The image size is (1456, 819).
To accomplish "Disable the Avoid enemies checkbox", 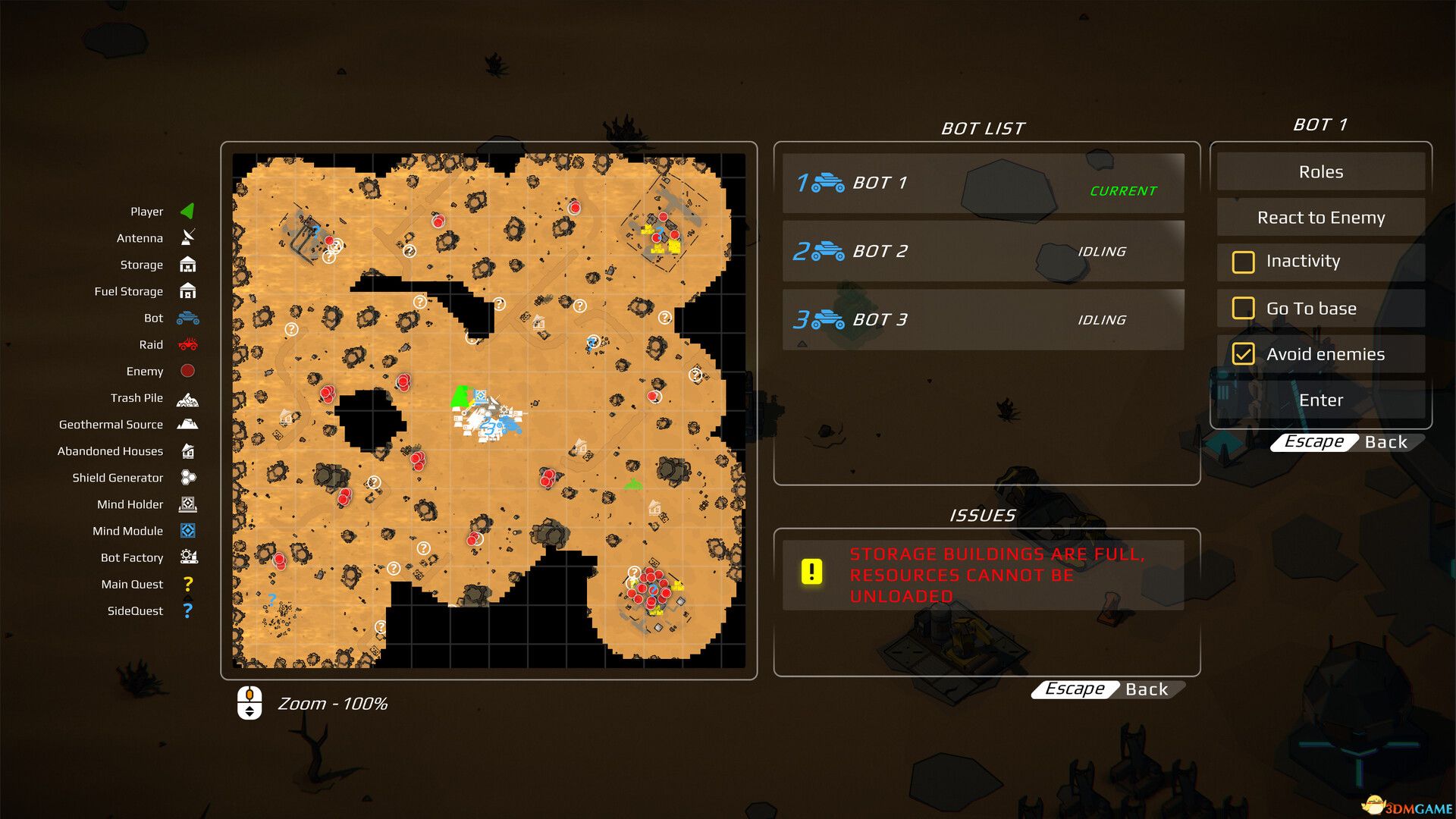I will (x=1243, y=353).
